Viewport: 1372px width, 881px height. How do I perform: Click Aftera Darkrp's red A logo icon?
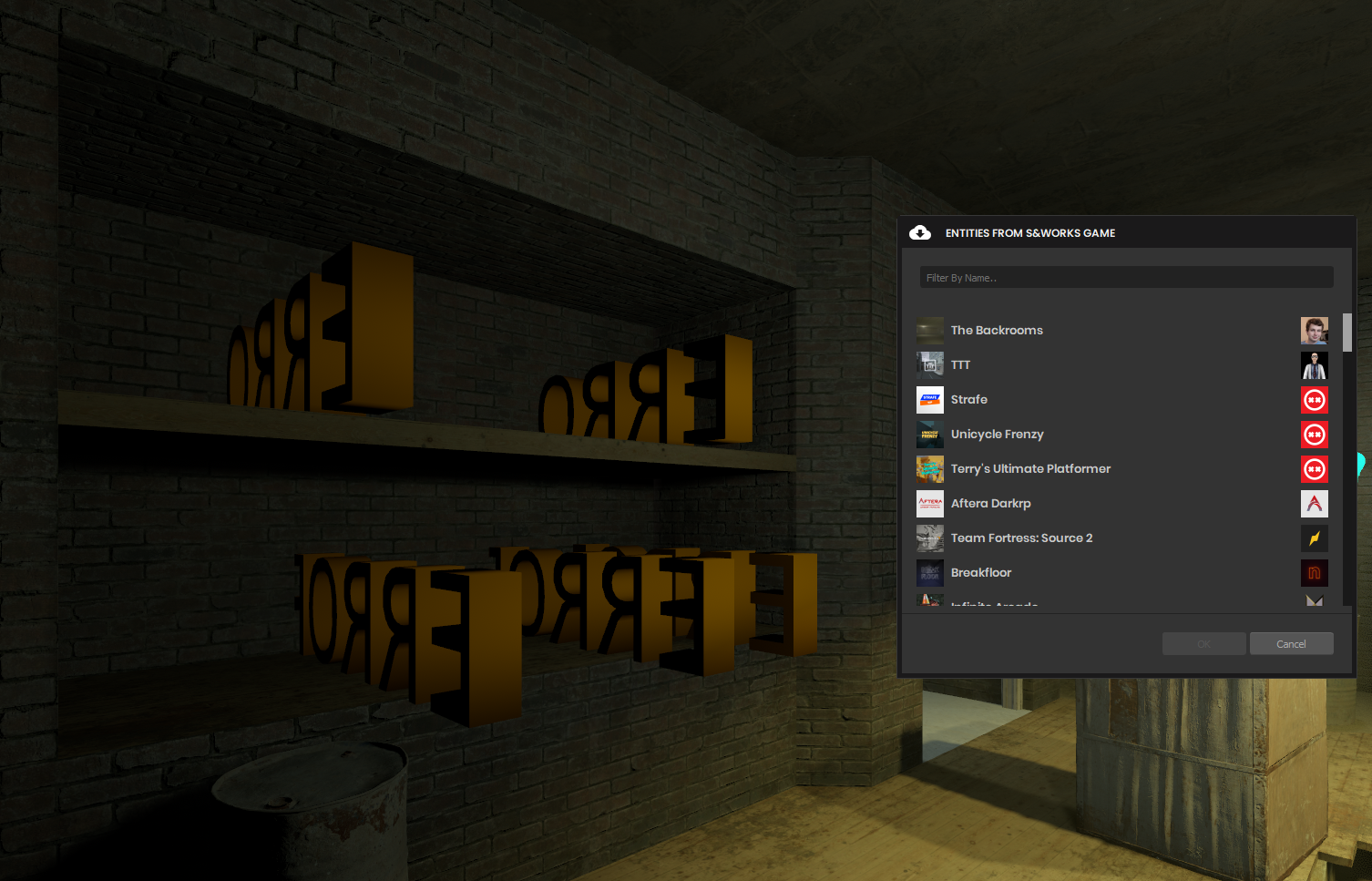pyautogui.click(x=1314, y=503)
